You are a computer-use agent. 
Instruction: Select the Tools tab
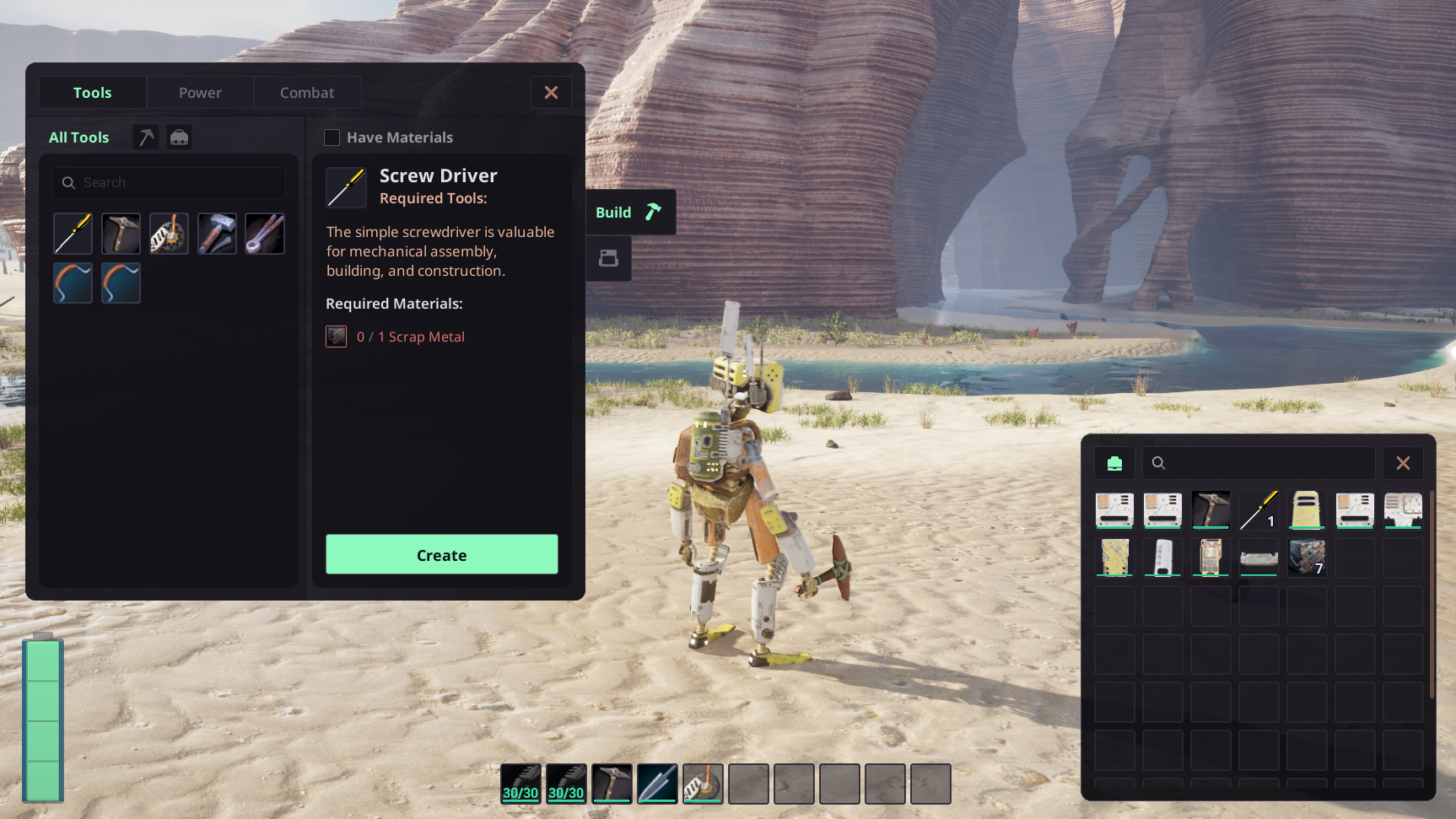pos(92,93)
